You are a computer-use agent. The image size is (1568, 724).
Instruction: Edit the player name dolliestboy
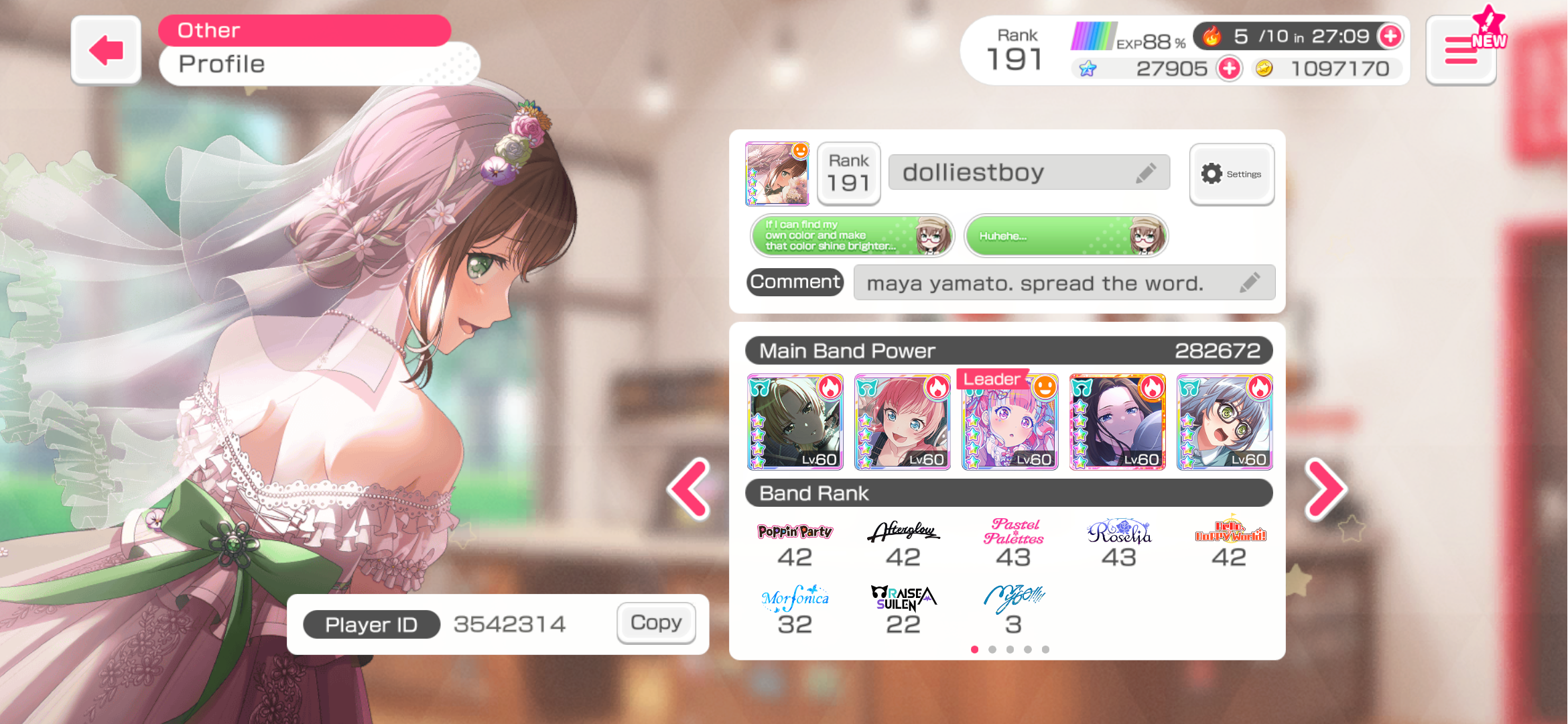1145,173
